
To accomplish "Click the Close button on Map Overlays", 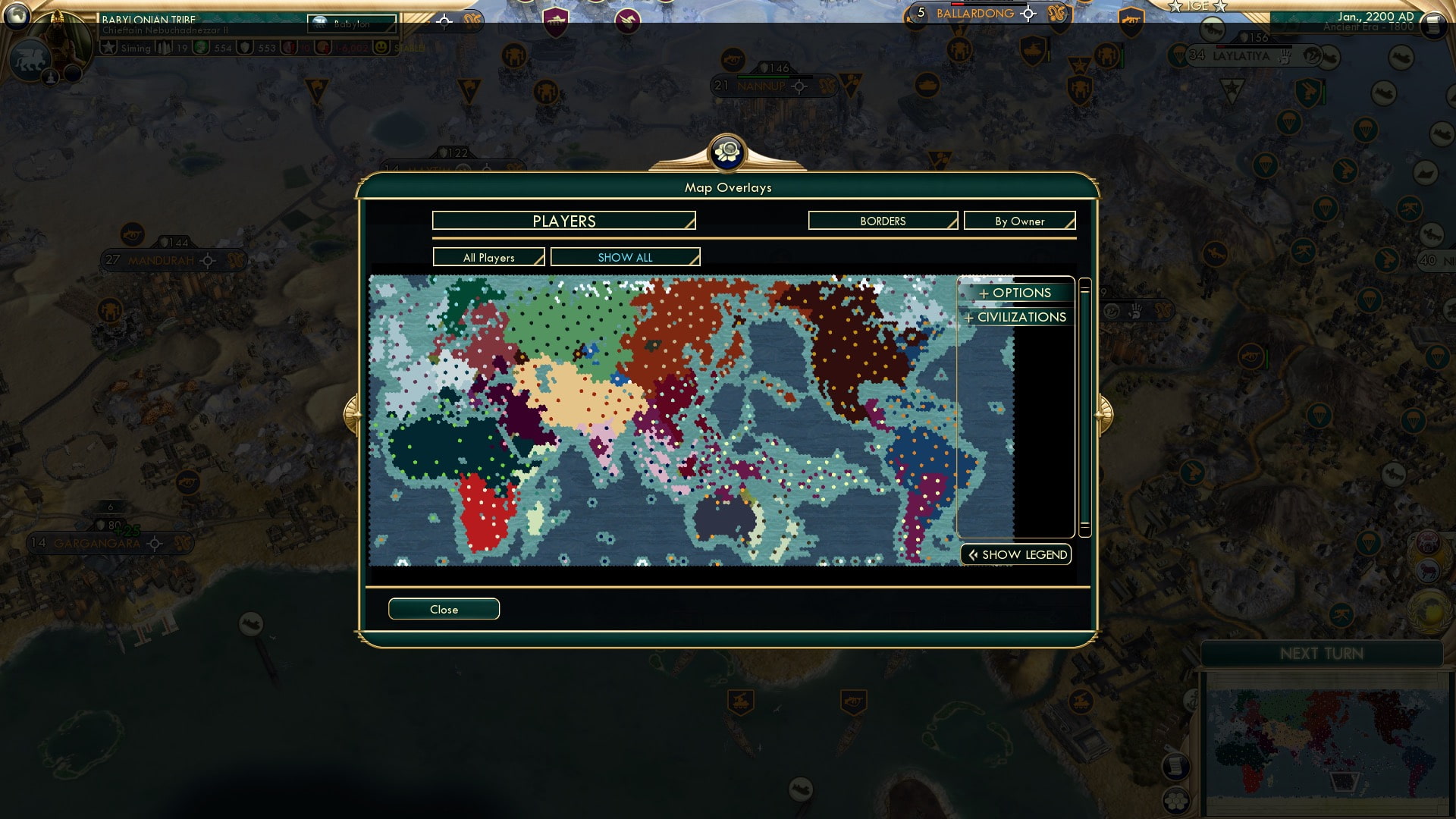I will point(444,608).
